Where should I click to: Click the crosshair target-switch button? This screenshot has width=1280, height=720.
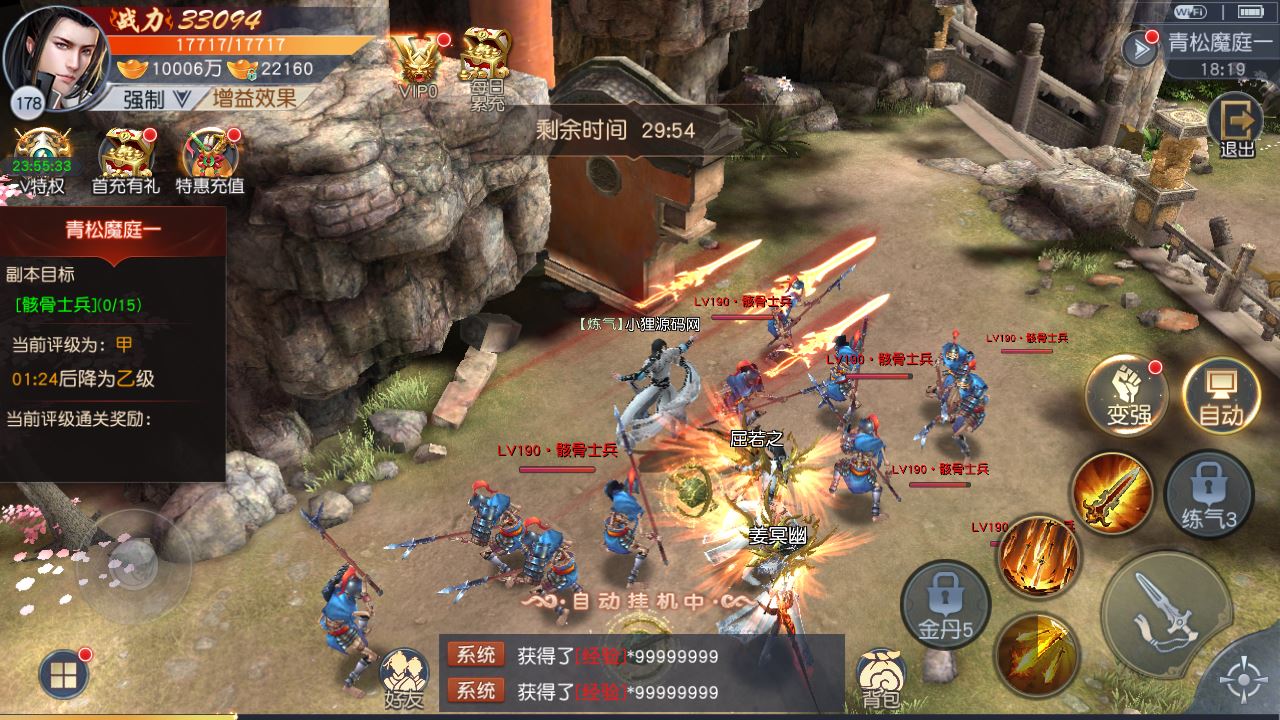click(x=1245, y=682)
